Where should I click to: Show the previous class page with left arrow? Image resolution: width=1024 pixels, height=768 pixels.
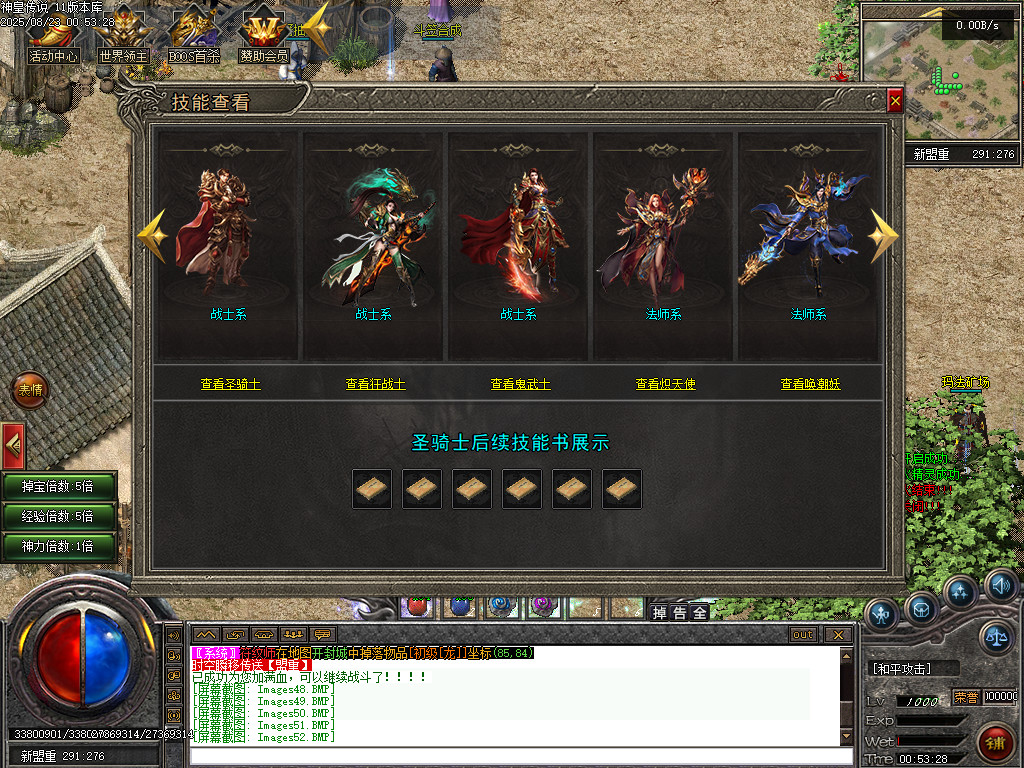[x=152, y=236]
